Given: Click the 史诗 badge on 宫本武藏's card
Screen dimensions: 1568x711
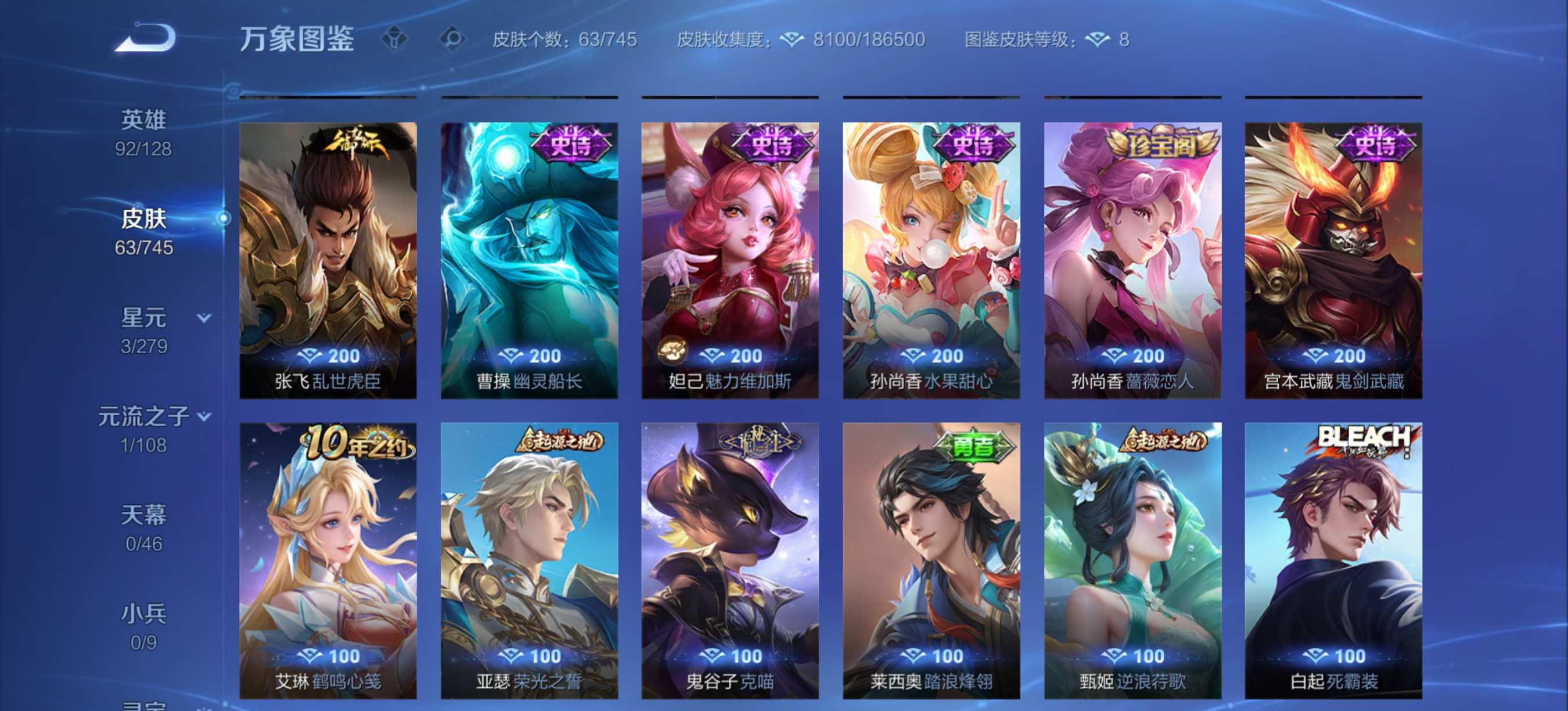Looking at the screenshot, I should (x=1376, y=141).
